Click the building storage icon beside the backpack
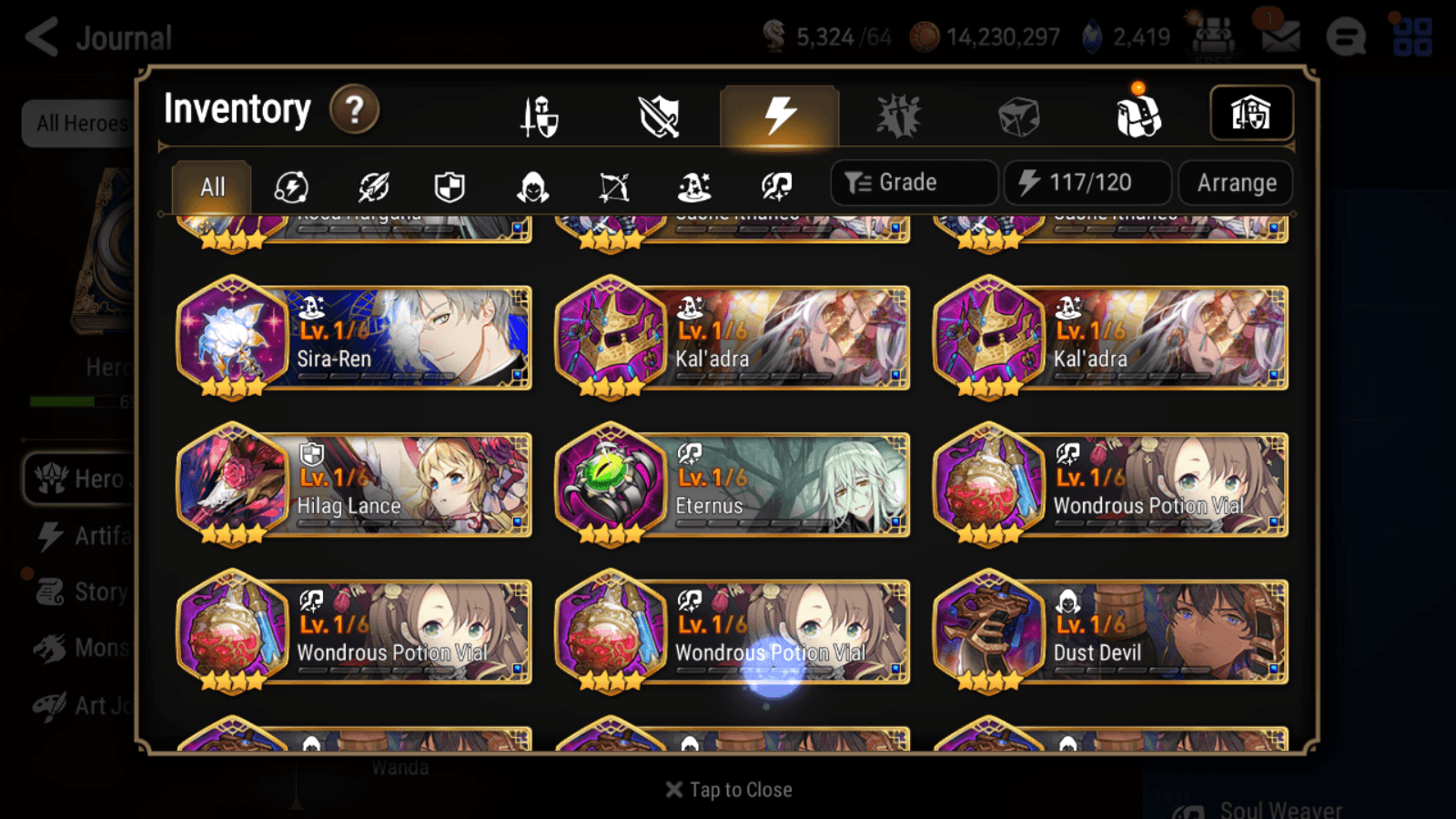 (1251, 113)
